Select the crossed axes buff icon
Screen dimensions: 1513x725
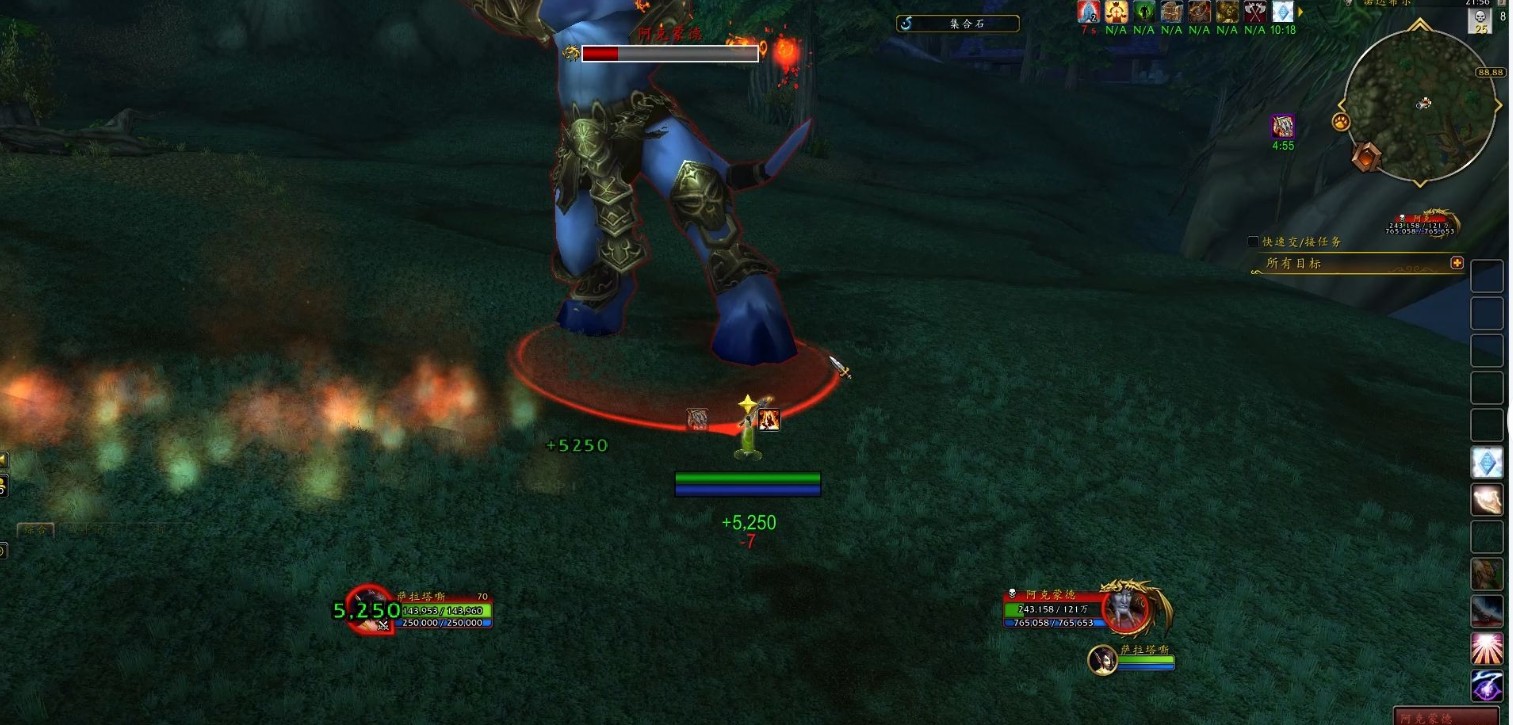(x=1255, y=12)
